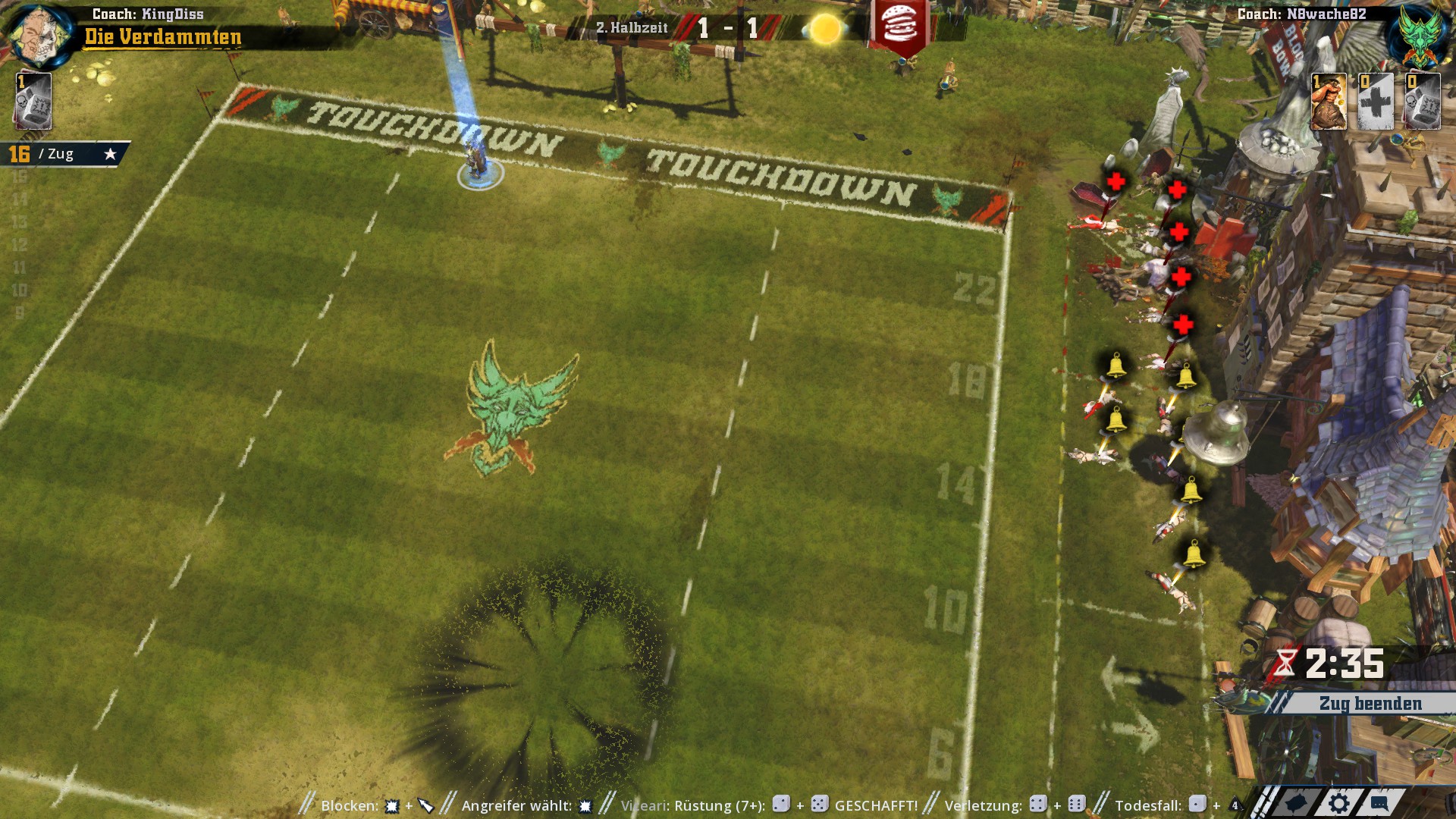Click the whistle icon button
This screenshot has width=1456, height=819.
click(1297, 804)
